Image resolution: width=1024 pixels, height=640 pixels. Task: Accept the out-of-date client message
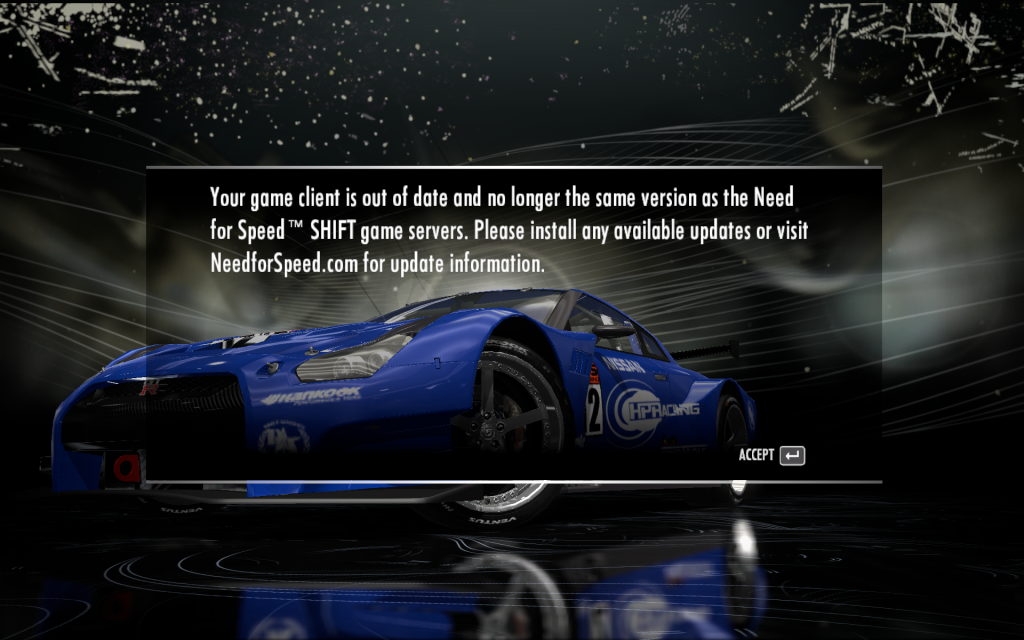click(772, 455)
